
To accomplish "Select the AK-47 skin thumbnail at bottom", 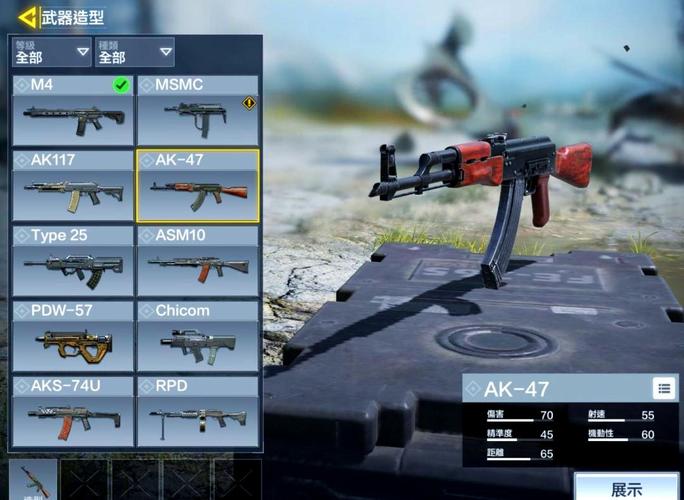I will 32,480.
